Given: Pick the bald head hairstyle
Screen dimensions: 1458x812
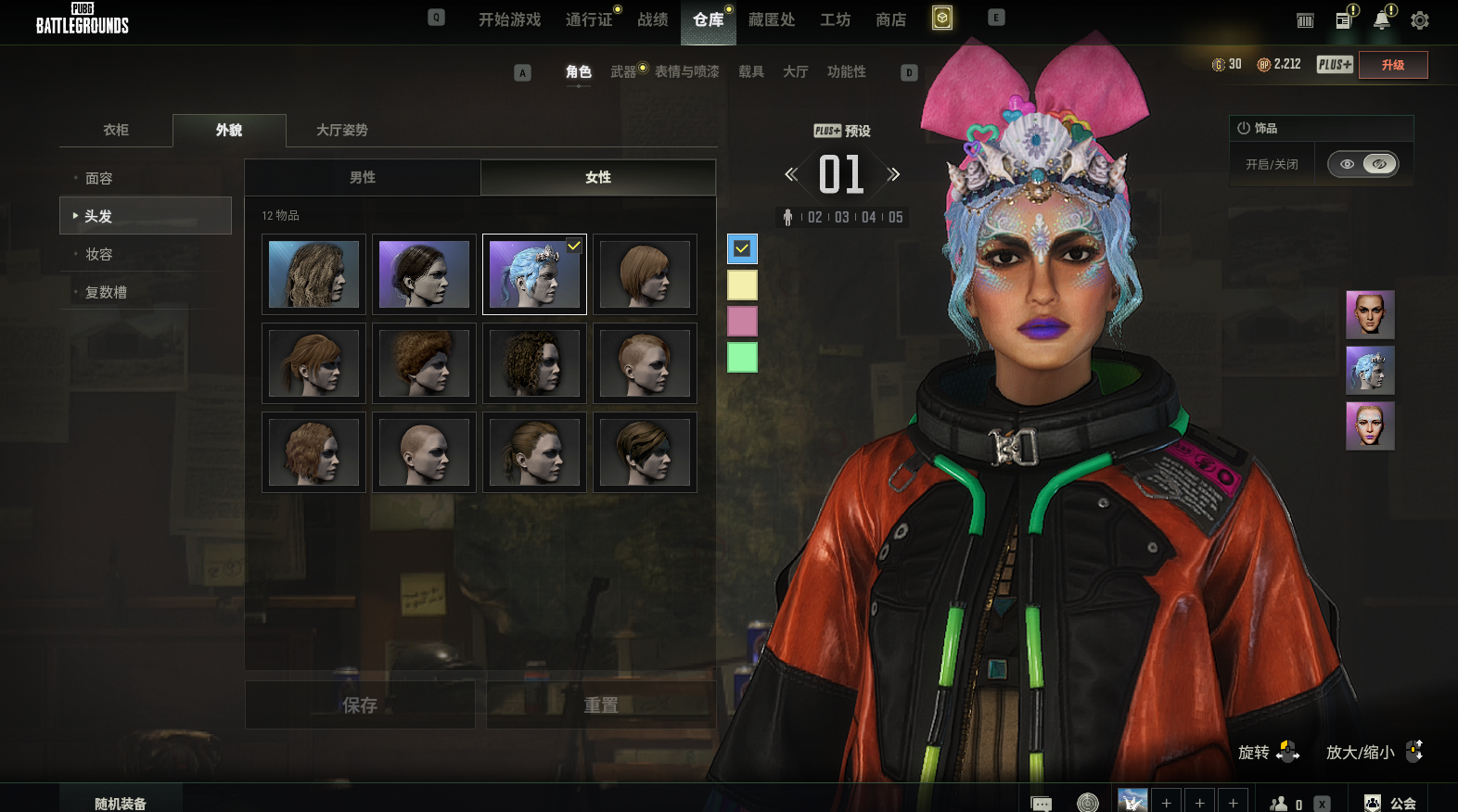Looking at the screenshot, I should (424, 452).
